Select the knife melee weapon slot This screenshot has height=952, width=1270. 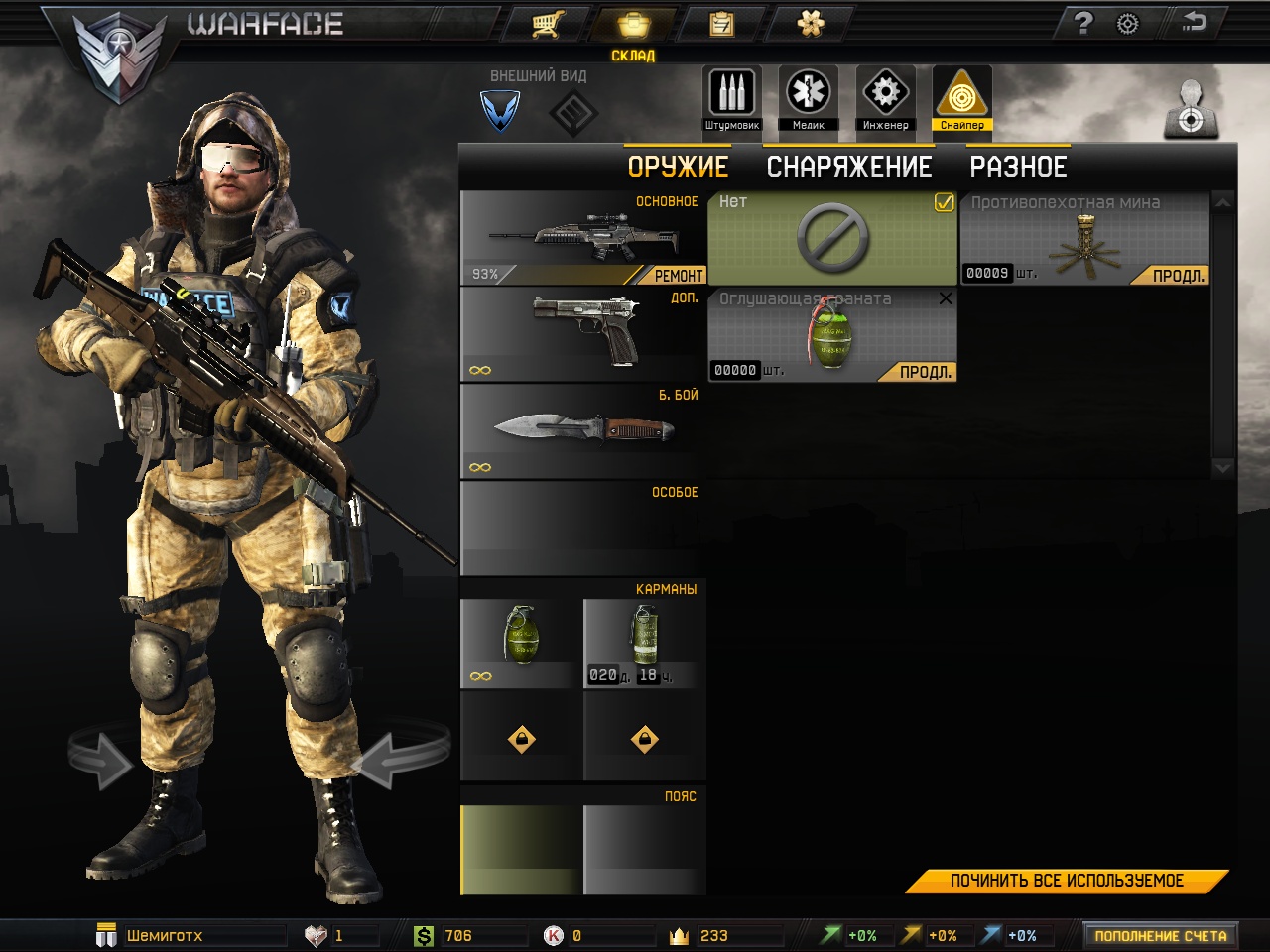point(583,431)
